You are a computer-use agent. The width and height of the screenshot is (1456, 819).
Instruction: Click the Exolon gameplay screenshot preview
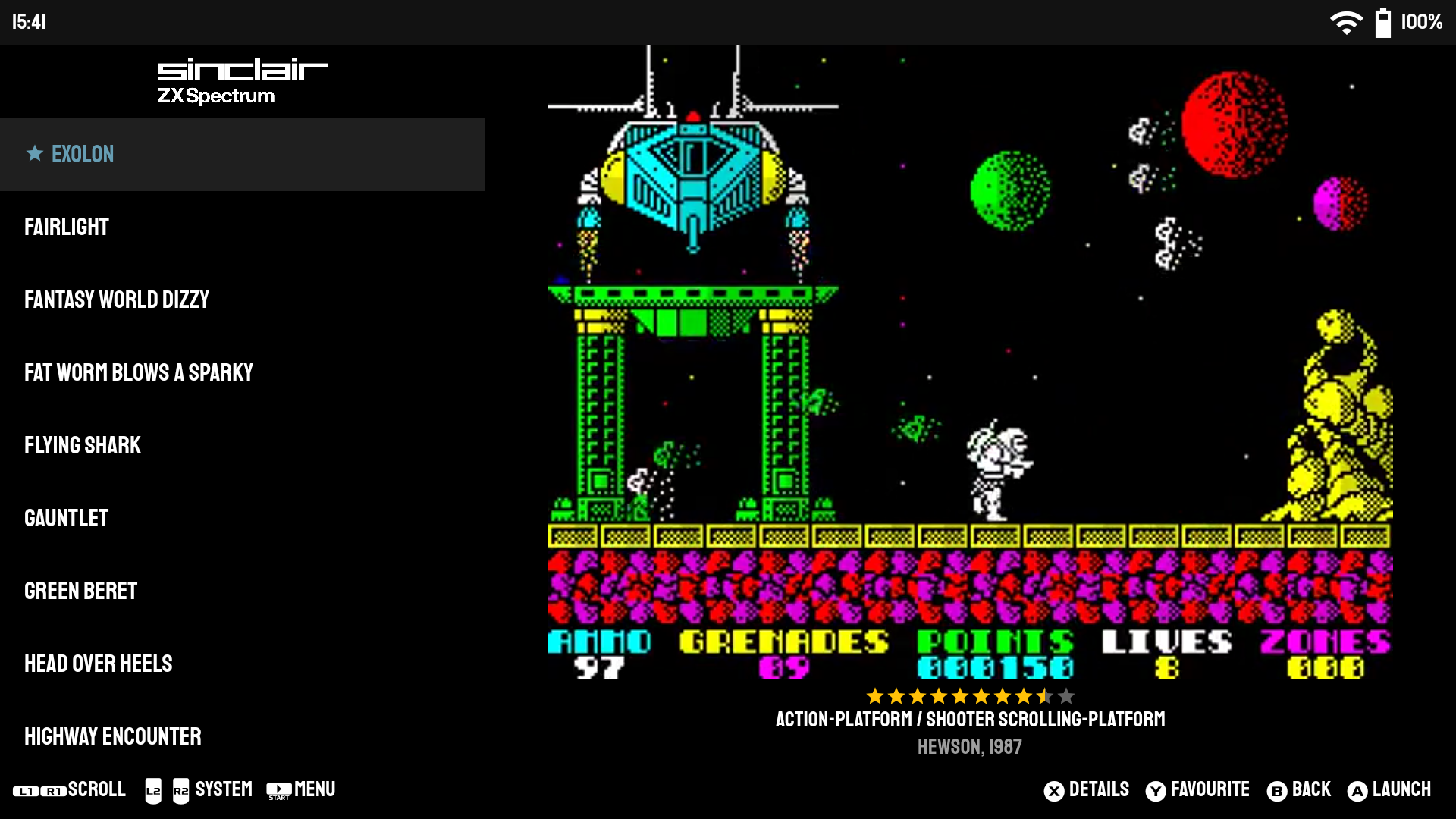coord(970,362)
